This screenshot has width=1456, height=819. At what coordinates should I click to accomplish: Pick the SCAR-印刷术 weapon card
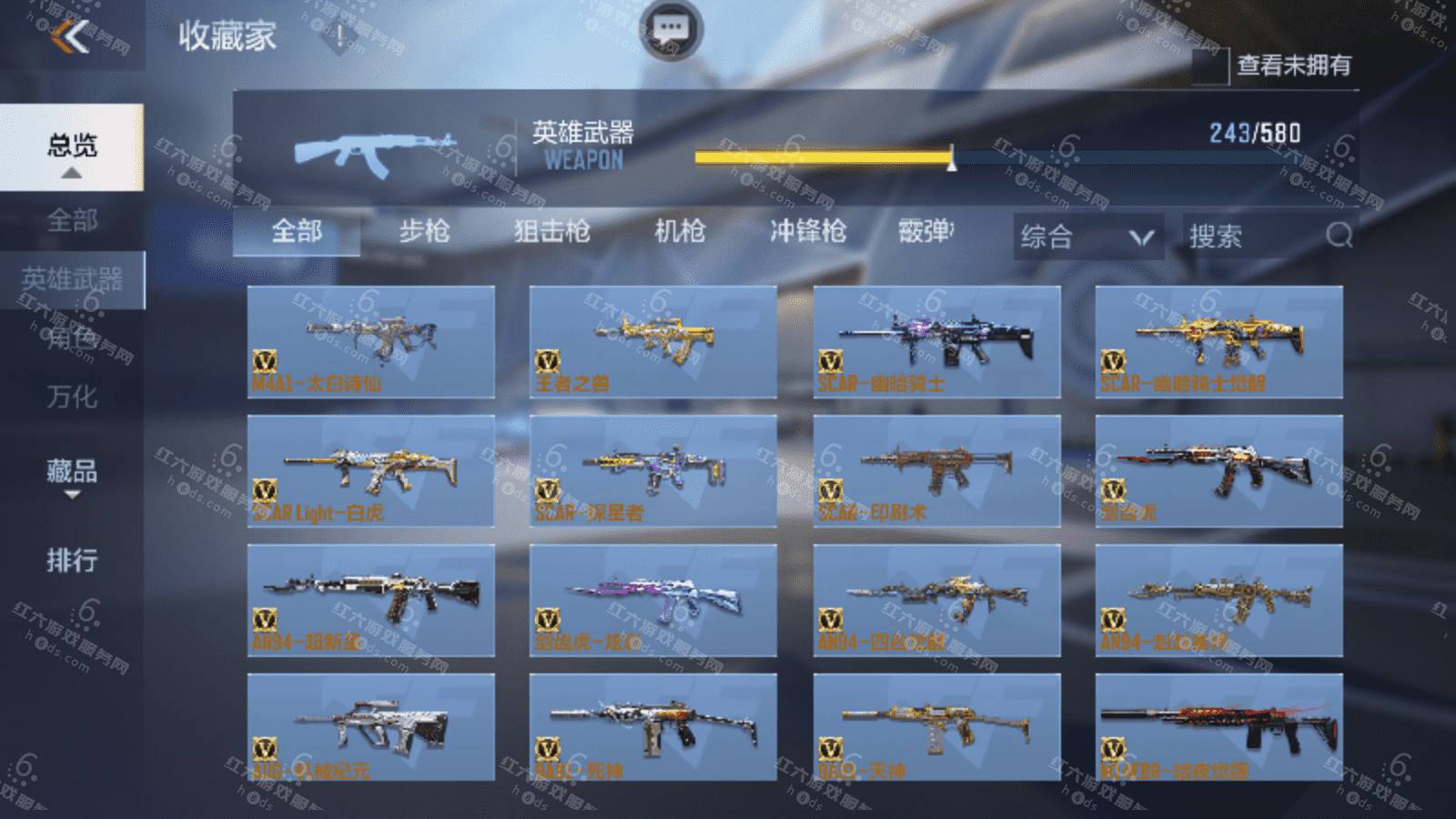tap(936, 471)
